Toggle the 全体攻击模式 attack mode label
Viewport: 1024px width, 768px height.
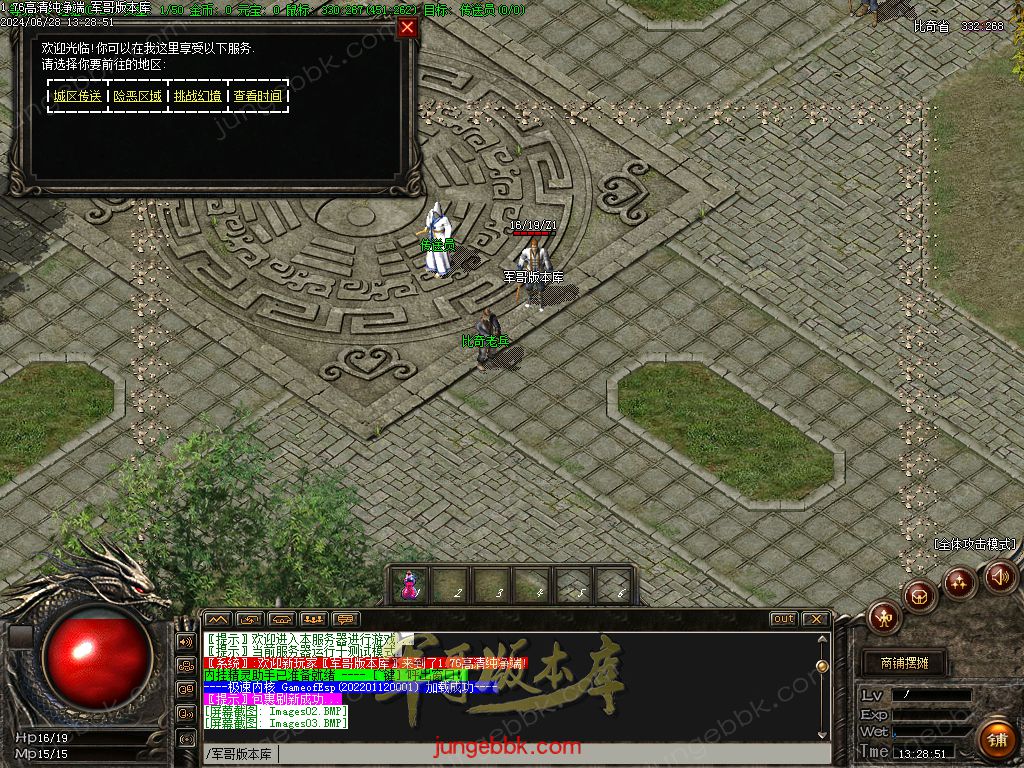tap(975, 544)
